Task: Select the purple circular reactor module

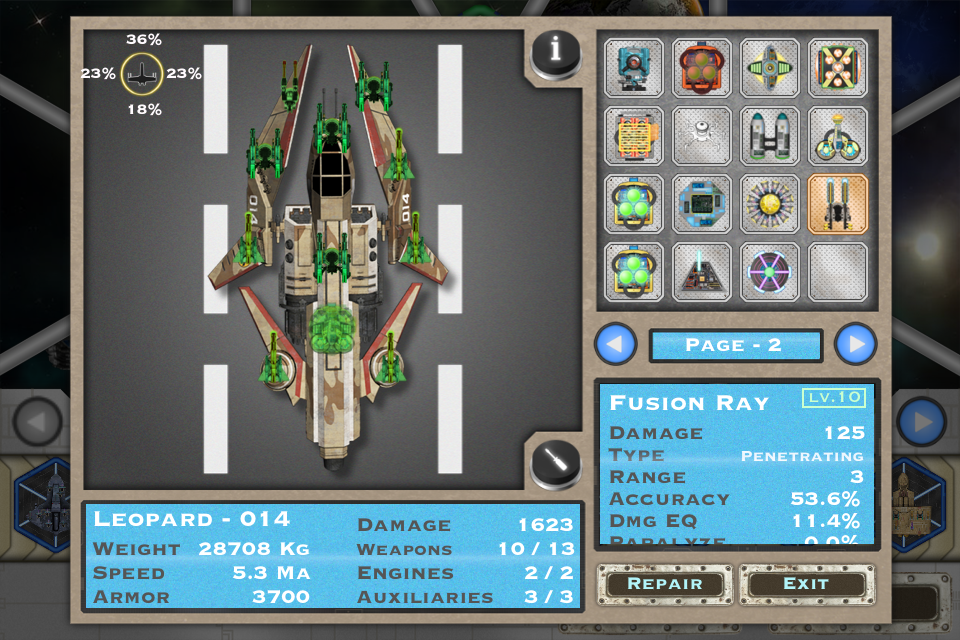Action: 770,272
